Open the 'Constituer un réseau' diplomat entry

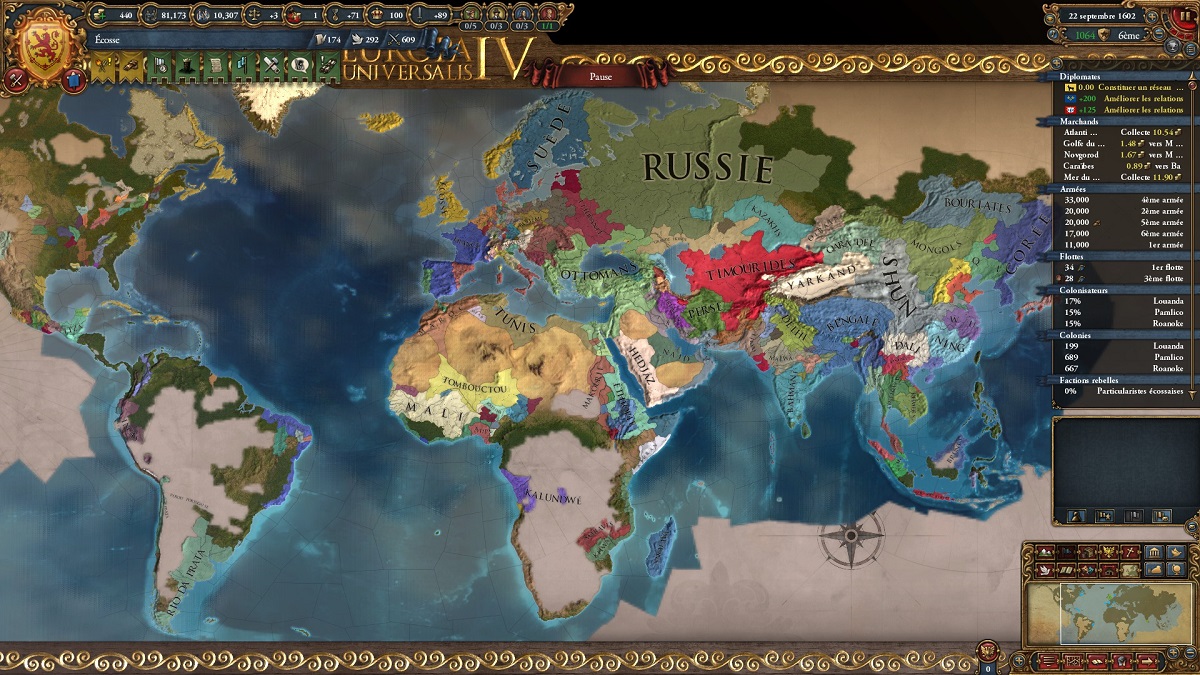(1120, 87)
